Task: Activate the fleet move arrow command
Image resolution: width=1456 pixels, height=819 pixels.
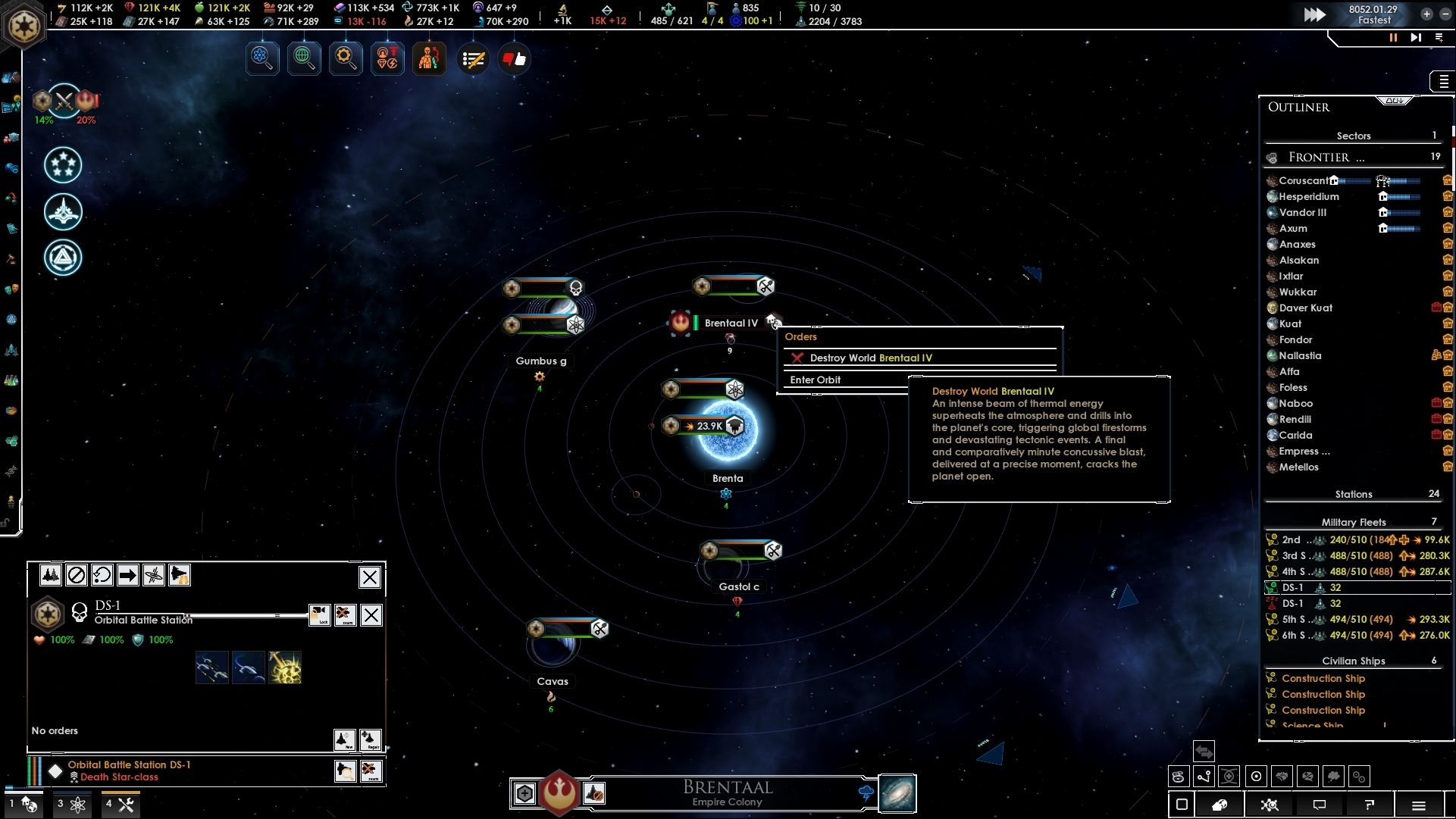Action: click(x=127, y=576)
